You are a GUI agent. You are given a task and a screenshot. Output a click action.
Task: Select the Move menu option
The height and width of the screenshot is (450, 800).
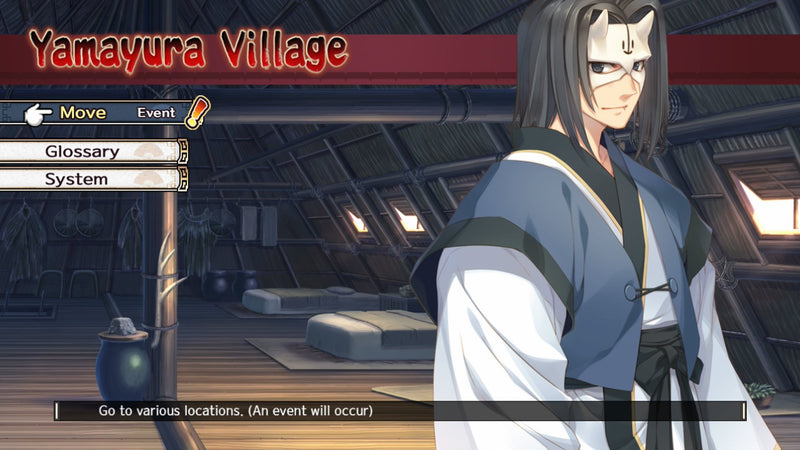pyautogui.click(x=84, y=113)
